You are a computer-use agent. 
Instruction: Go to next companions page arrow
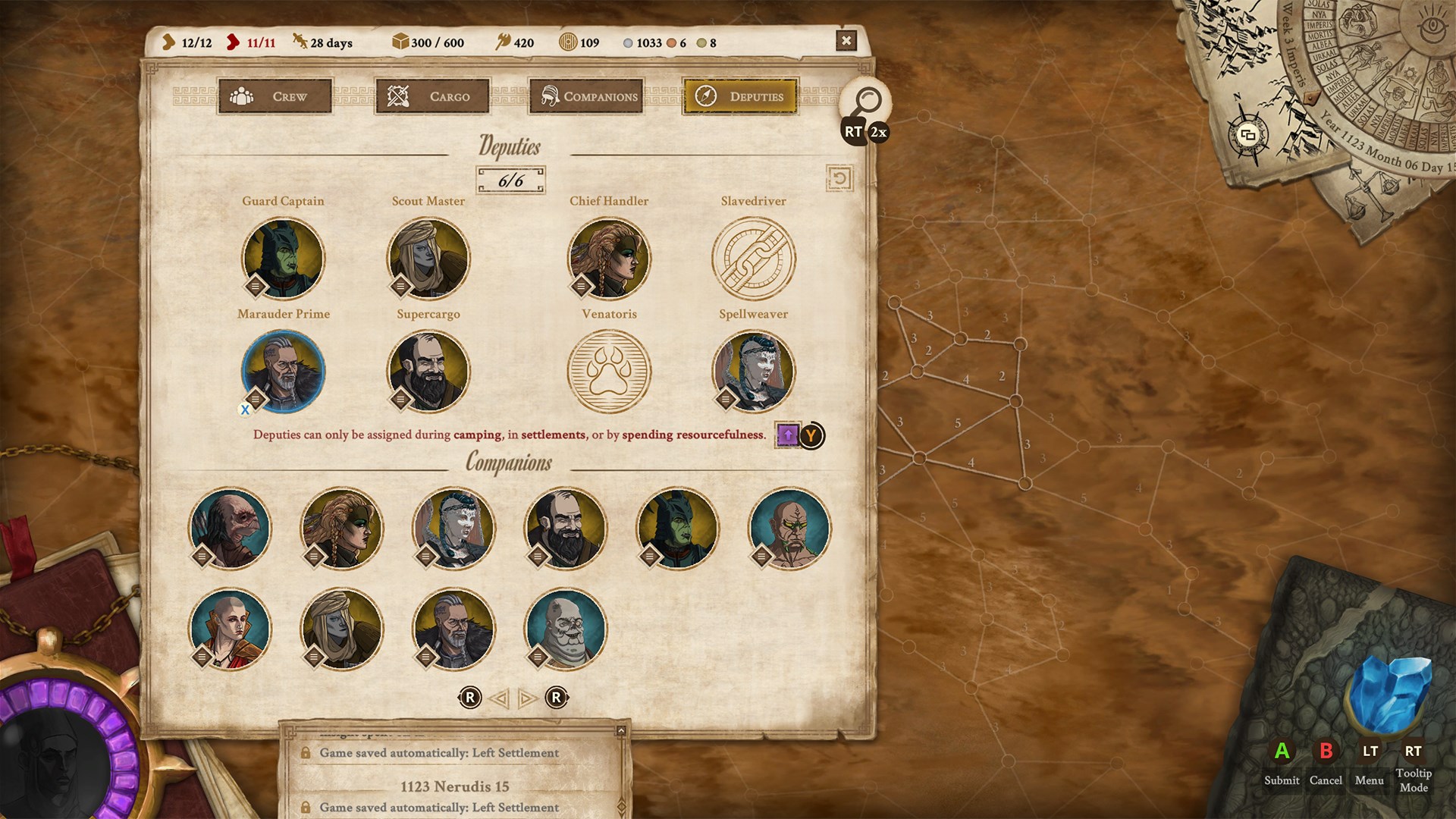(x=527, y=698)
